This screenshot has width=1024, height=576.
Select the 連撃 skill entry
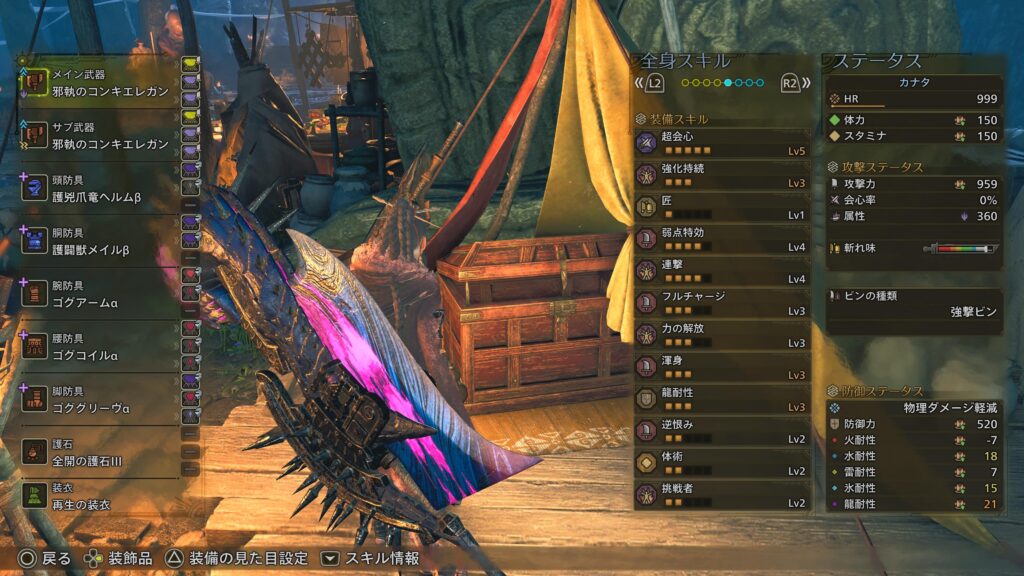pos(721,272)
